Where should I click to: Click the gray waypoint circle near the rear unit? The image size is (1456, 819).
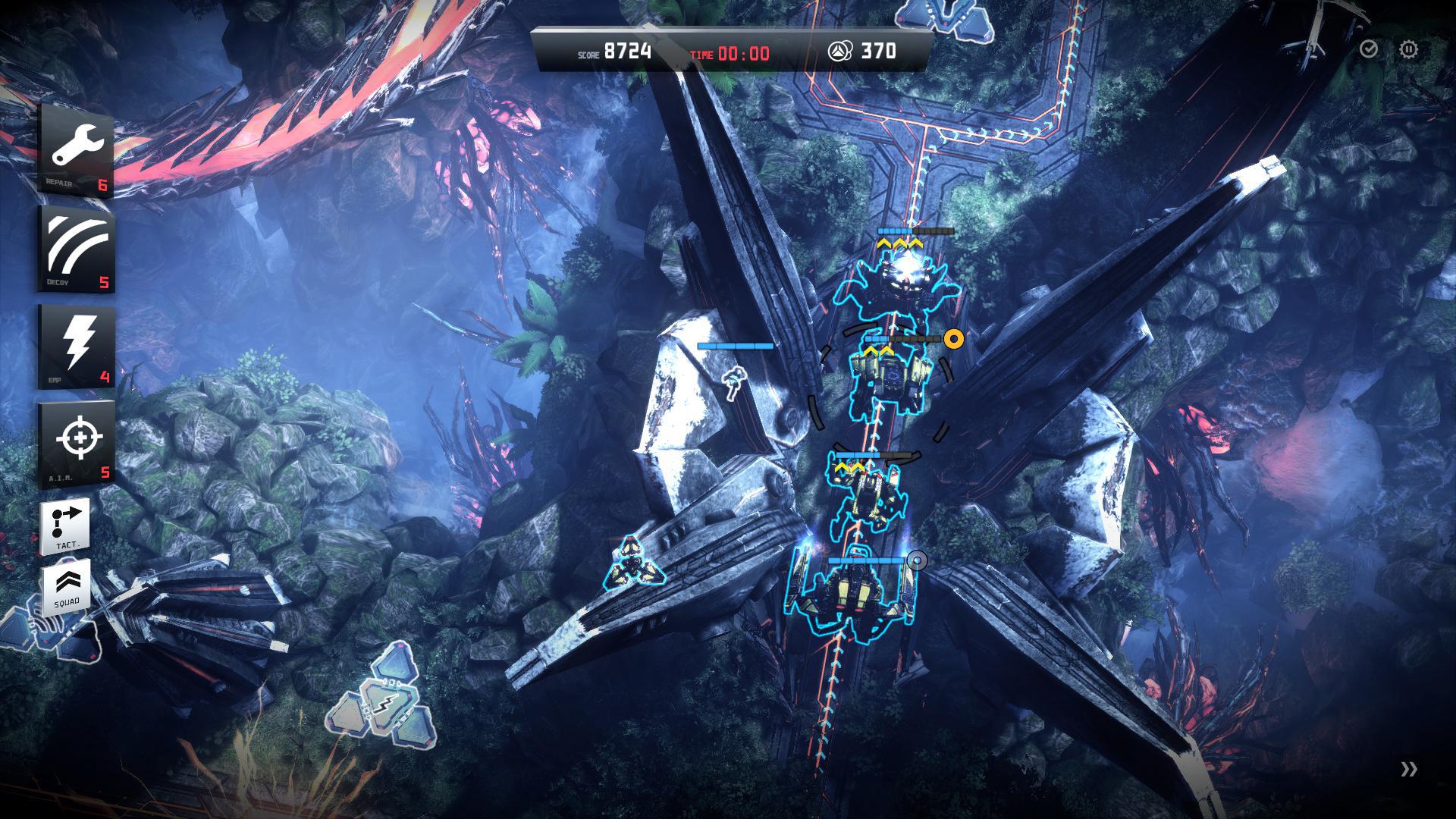(x=919, y=561)
